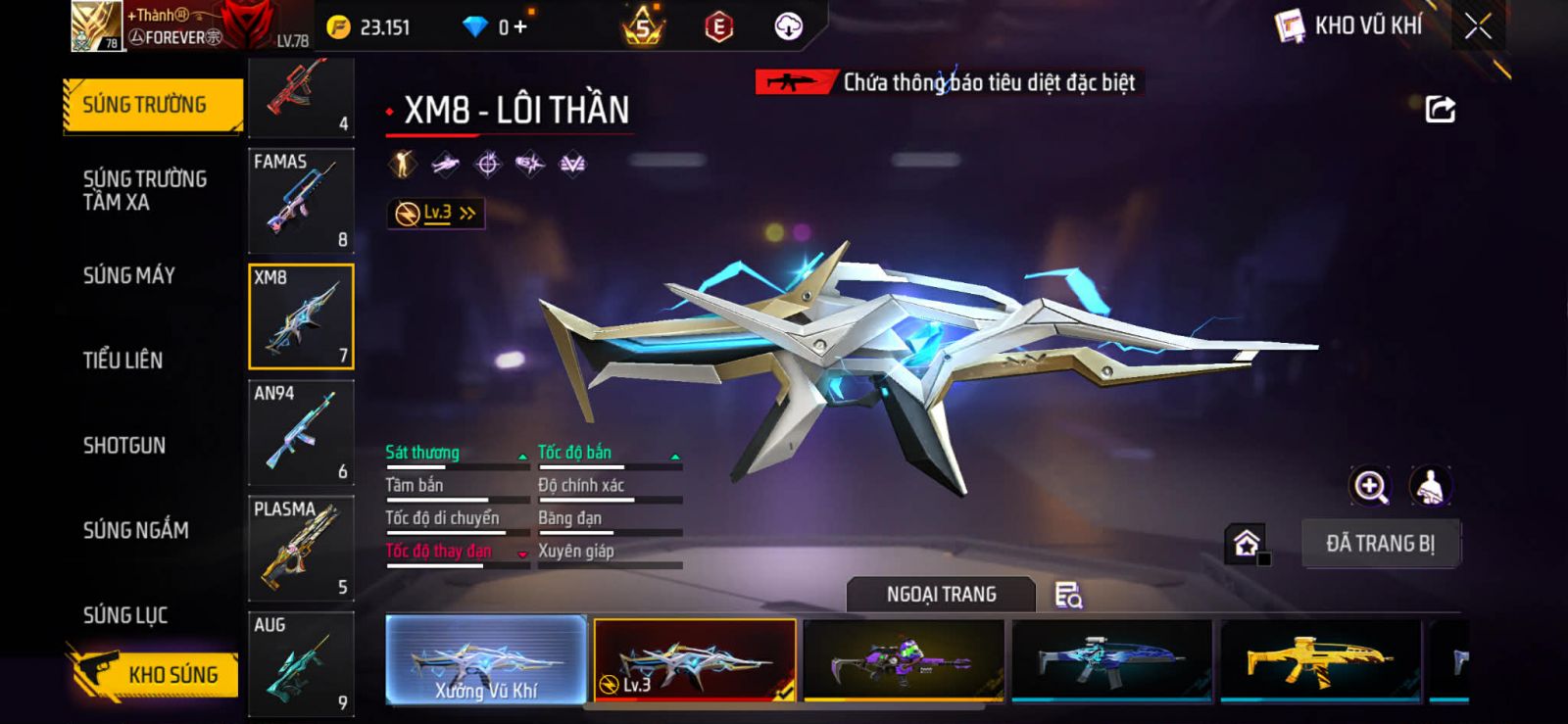
Task: Switch to the SHOTGUN category
Action: [124, 446]
